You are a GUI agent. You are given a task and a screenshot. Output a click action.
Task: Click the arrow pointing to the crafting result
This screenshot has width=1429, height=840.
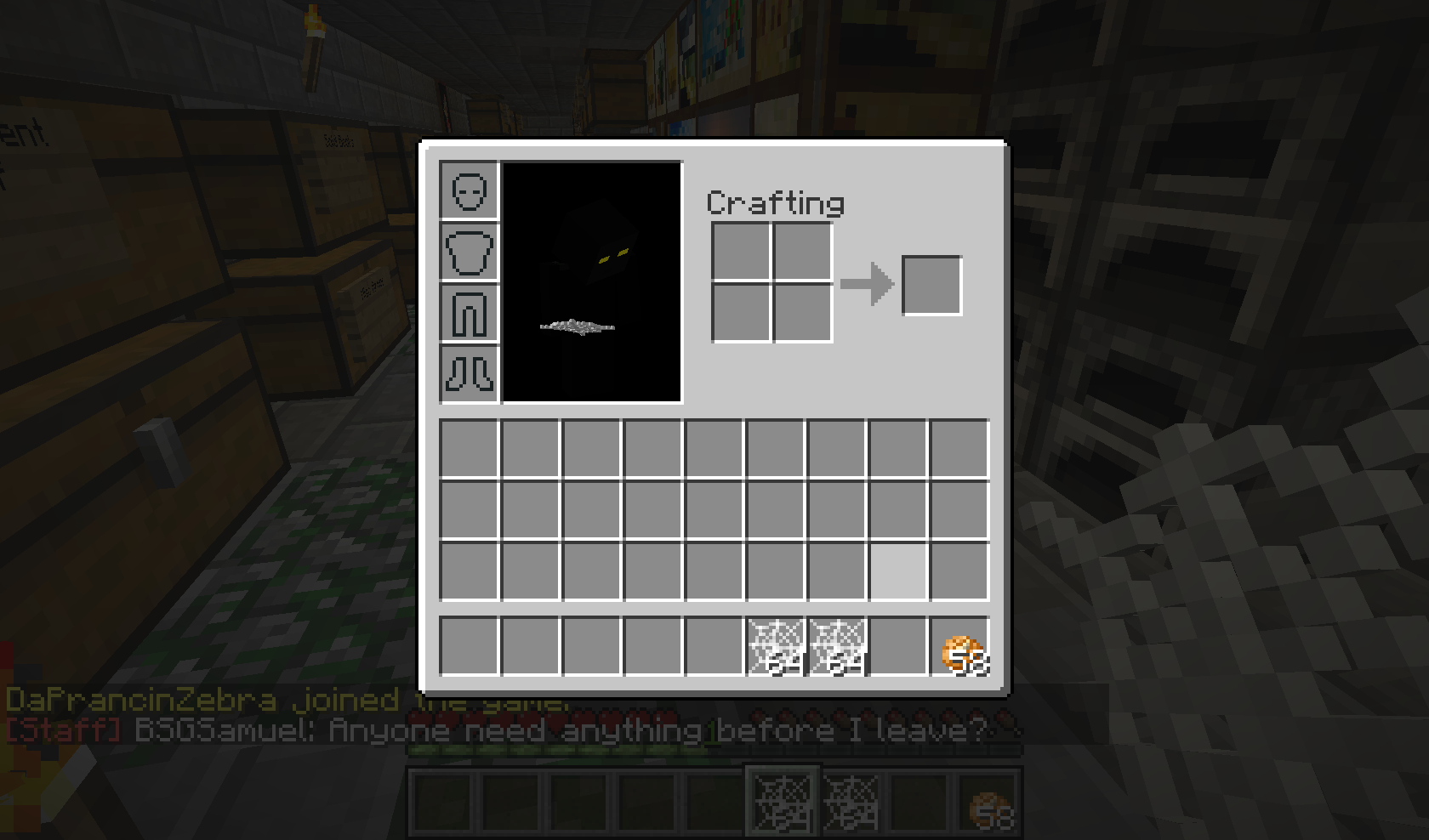coord(866,284)
